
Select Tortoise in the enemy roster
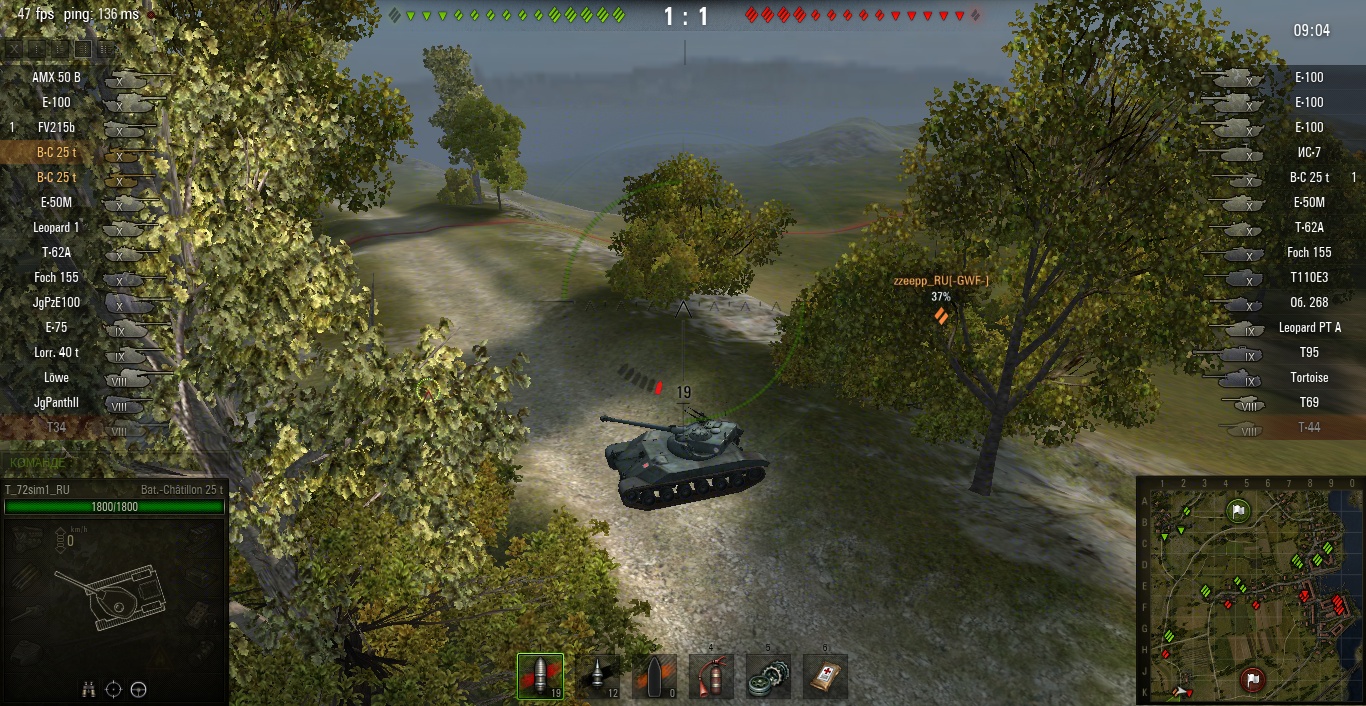1308,377
